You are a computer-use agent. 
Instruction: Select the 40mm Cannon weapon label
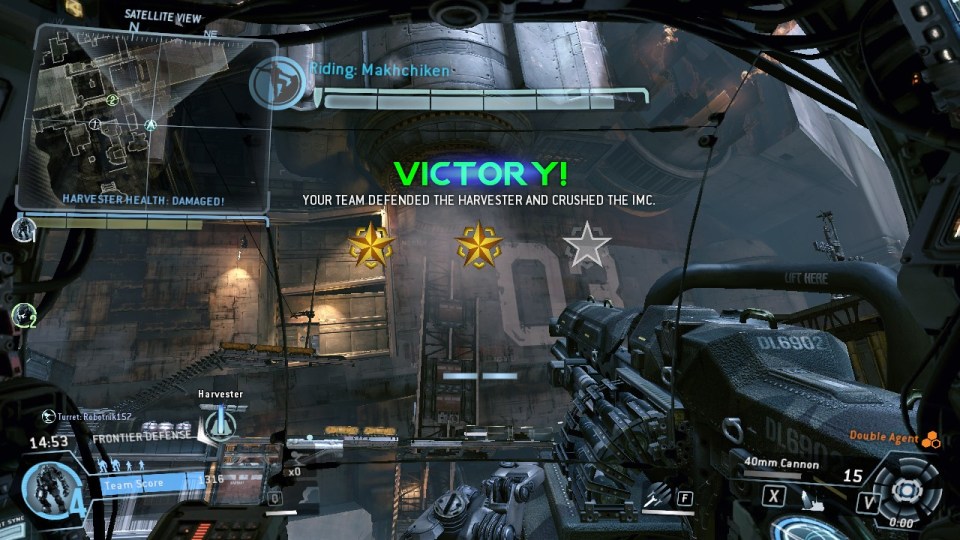[x=783, y=464]
